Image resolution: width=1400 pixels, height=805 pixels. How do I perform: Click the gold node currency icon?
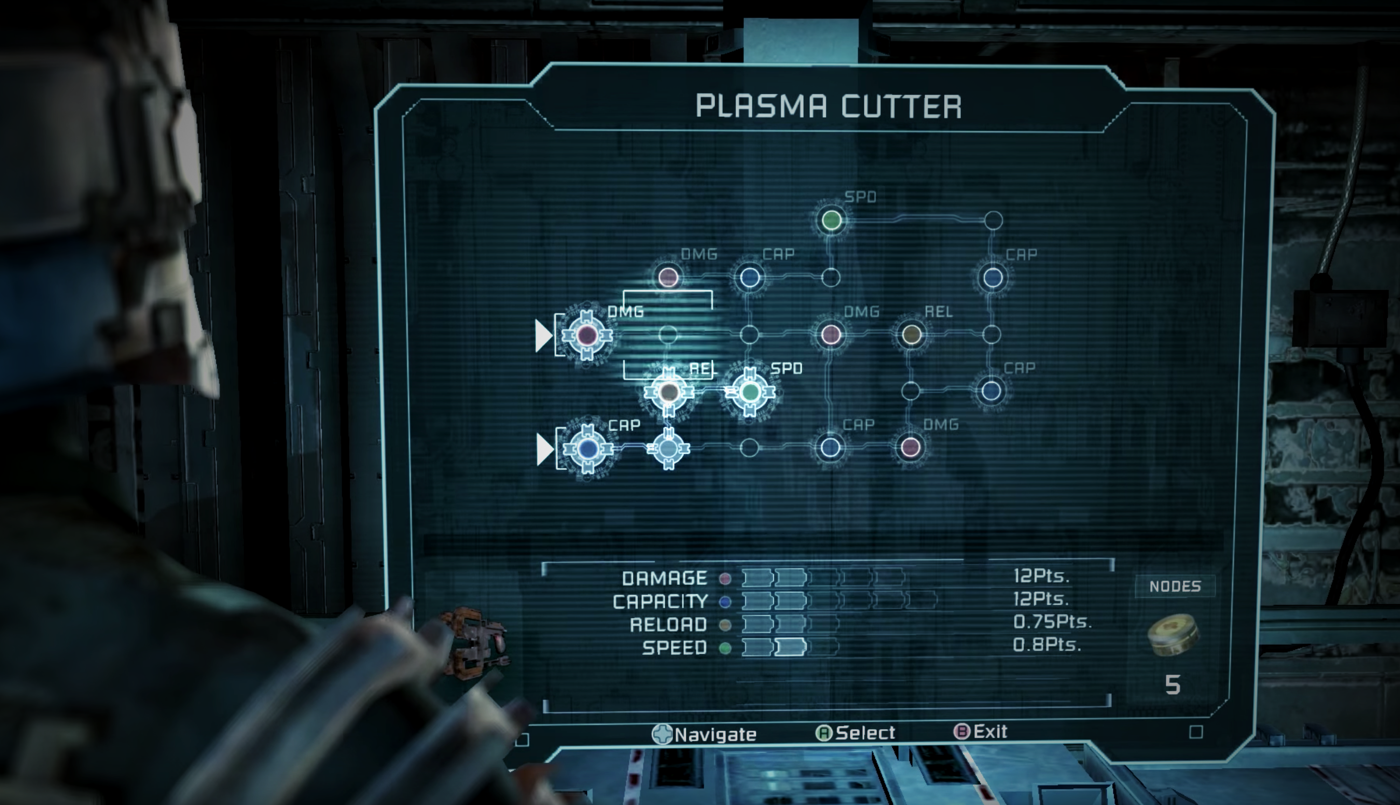(x=1173, y=637)
